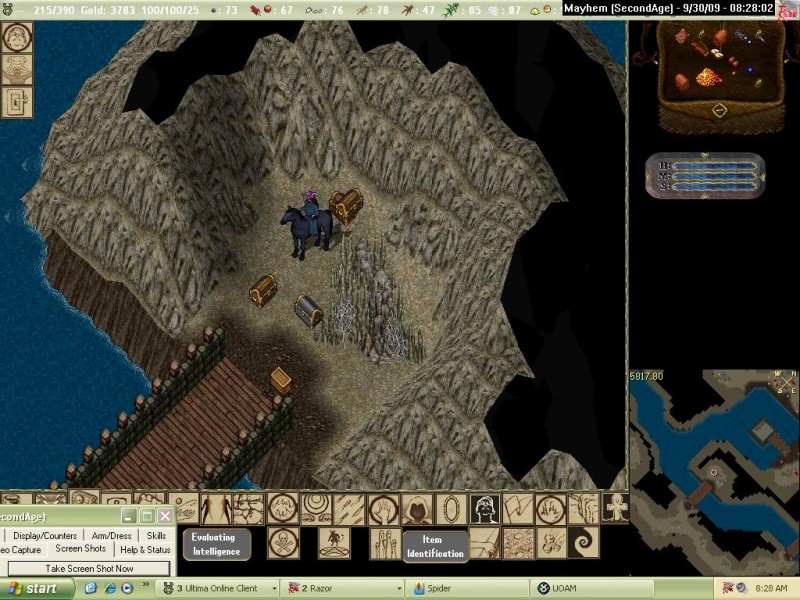Close the Razor window
800x600 pixels.
165,516
